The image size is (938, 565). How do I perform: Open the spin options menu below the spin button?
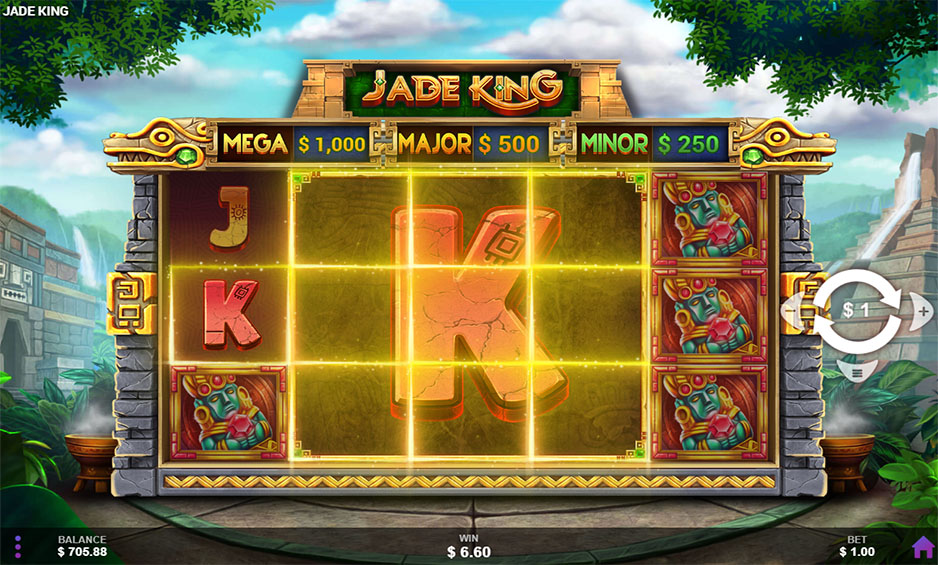pos(856,372)
